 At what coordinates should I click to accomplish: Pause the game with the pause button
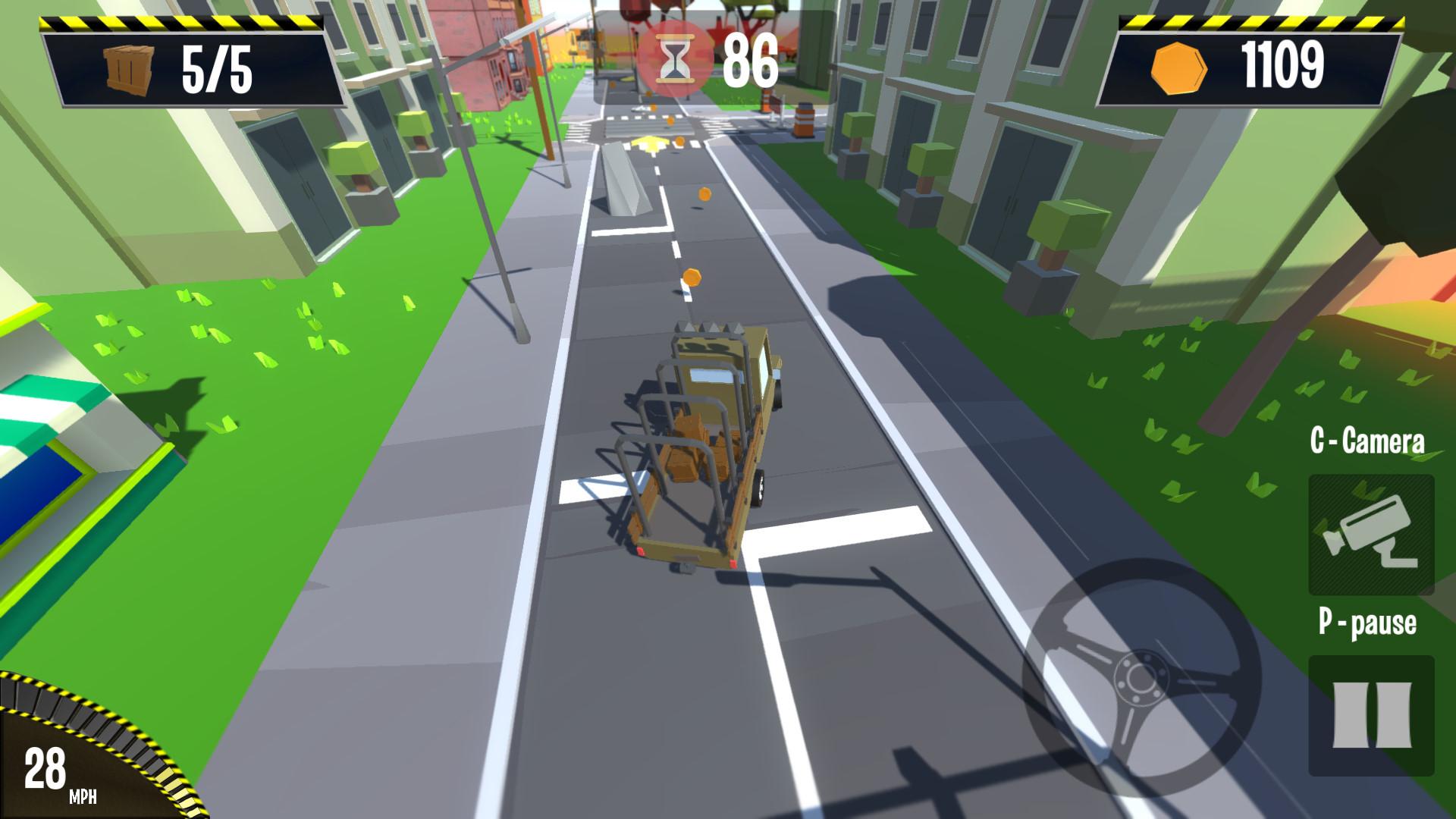[1371, 714]
